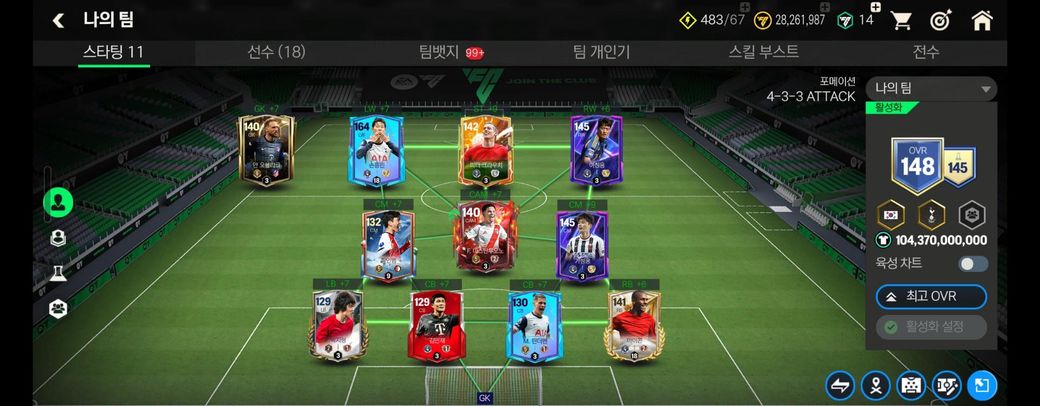This screenshot has height=406, width=1040.
Task: Choose the 142 OVR striker card
Action: tap(485, 150)
